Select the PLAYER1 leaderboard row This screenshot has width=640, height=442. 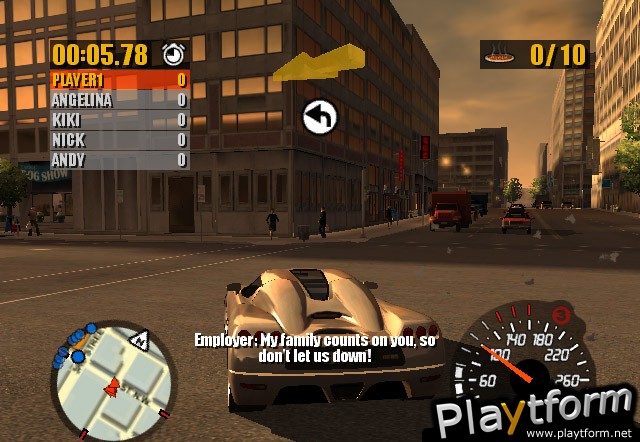[119, 80]
